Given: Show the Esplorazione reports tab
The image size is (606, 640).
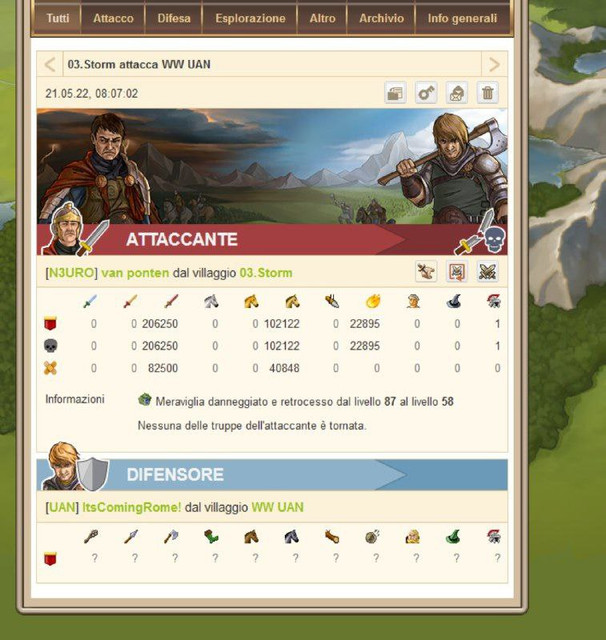Looking at the screenshot, I should pos(249,18).
